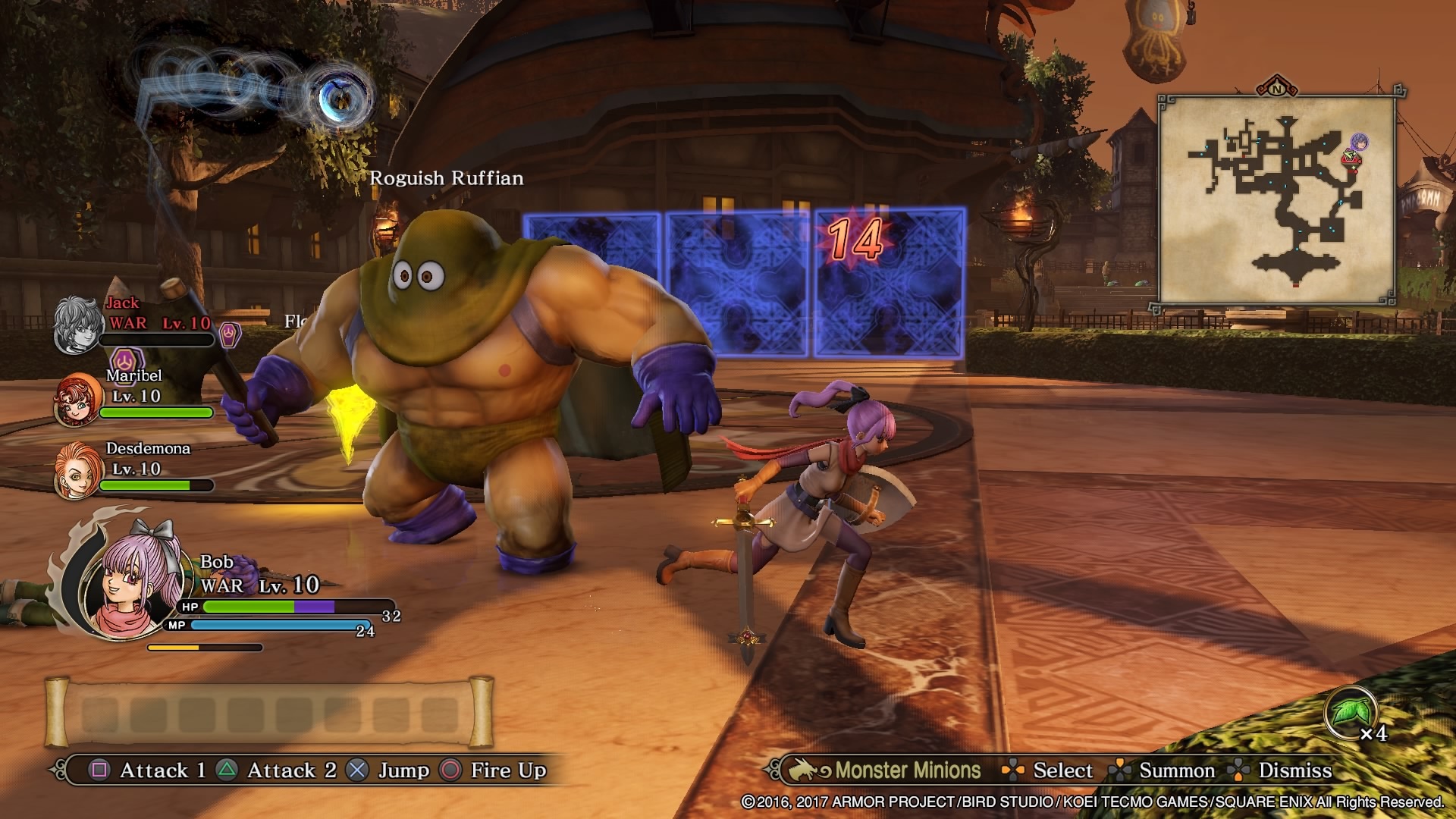This screenshot has width=1456, height=819.
Task: Choose Maribel's party portrait
Action: [x=78, y=399]
